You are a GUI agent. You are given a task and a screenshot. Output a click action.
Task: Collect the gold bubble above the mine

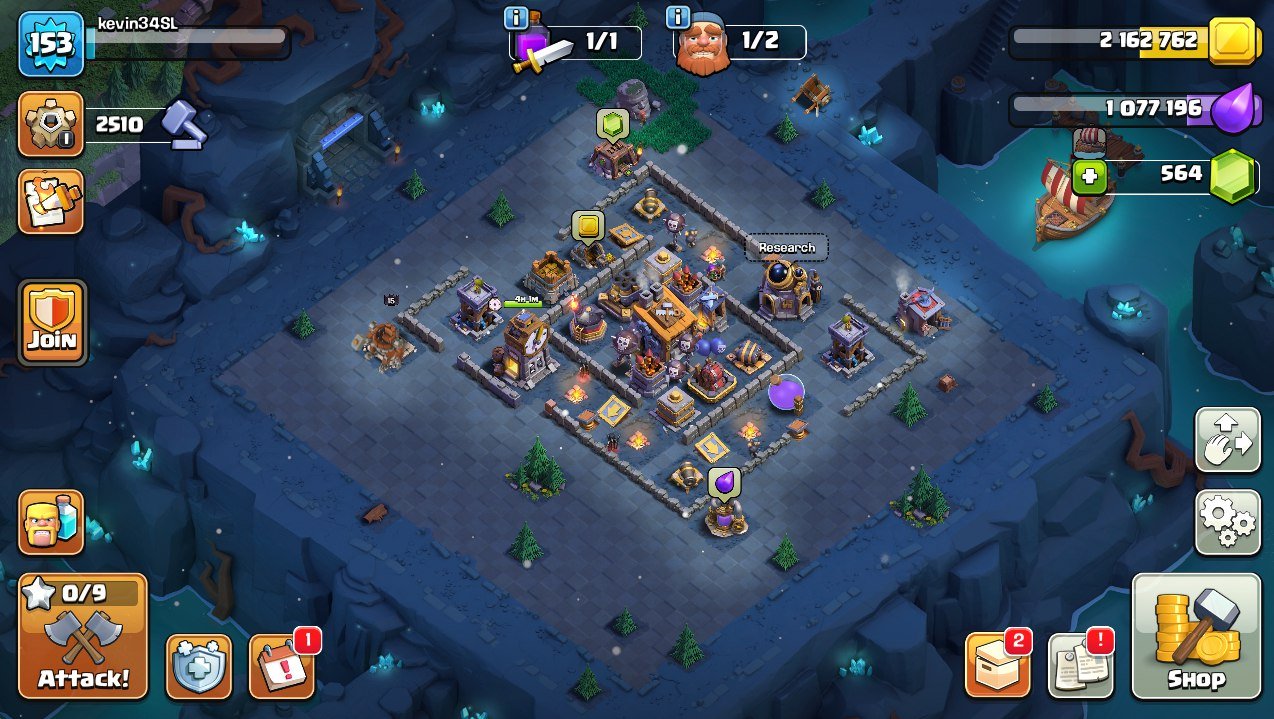pyautogui.click(x=587, y=226)
